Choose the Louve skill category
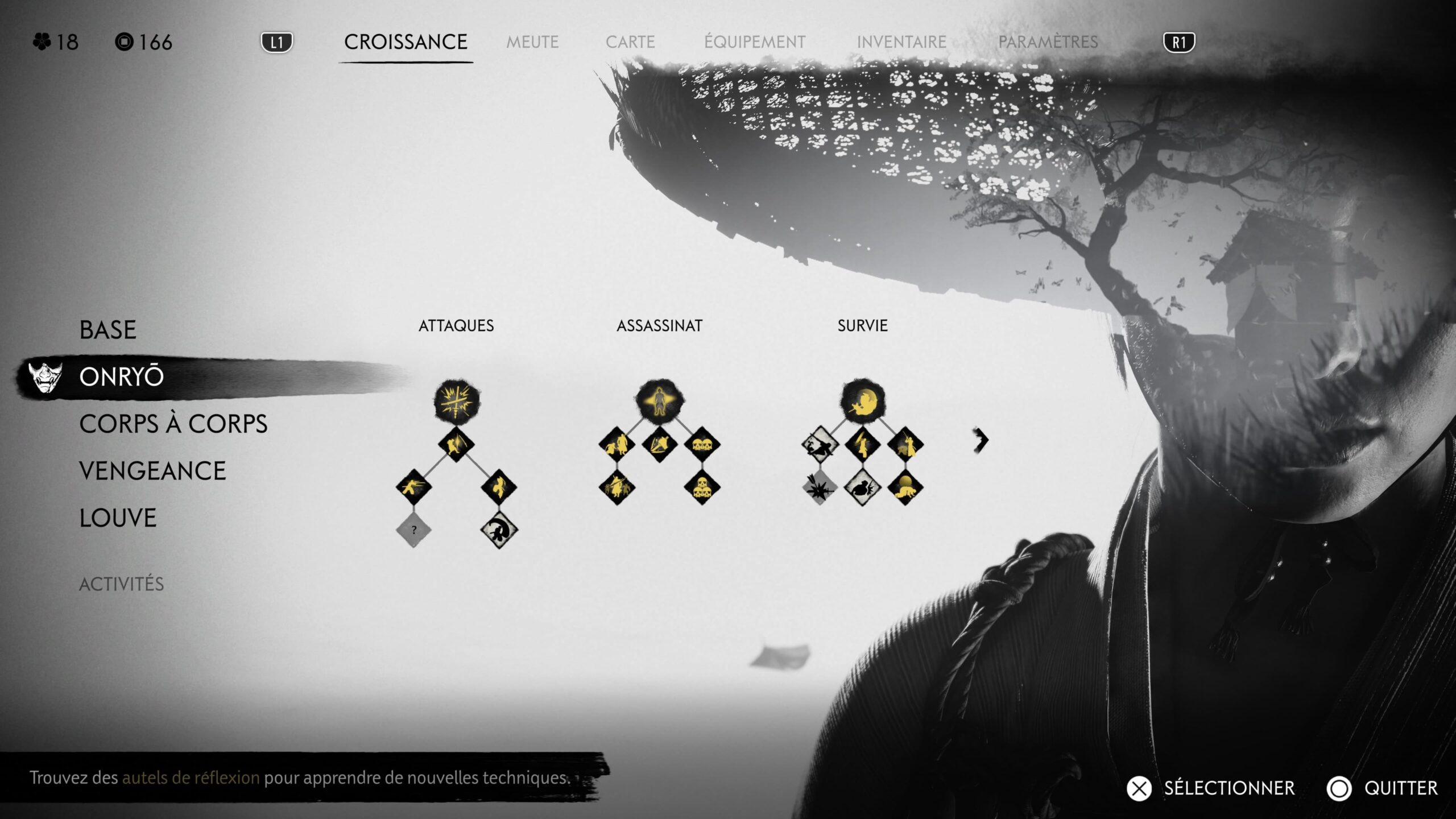 coord(118,518)
